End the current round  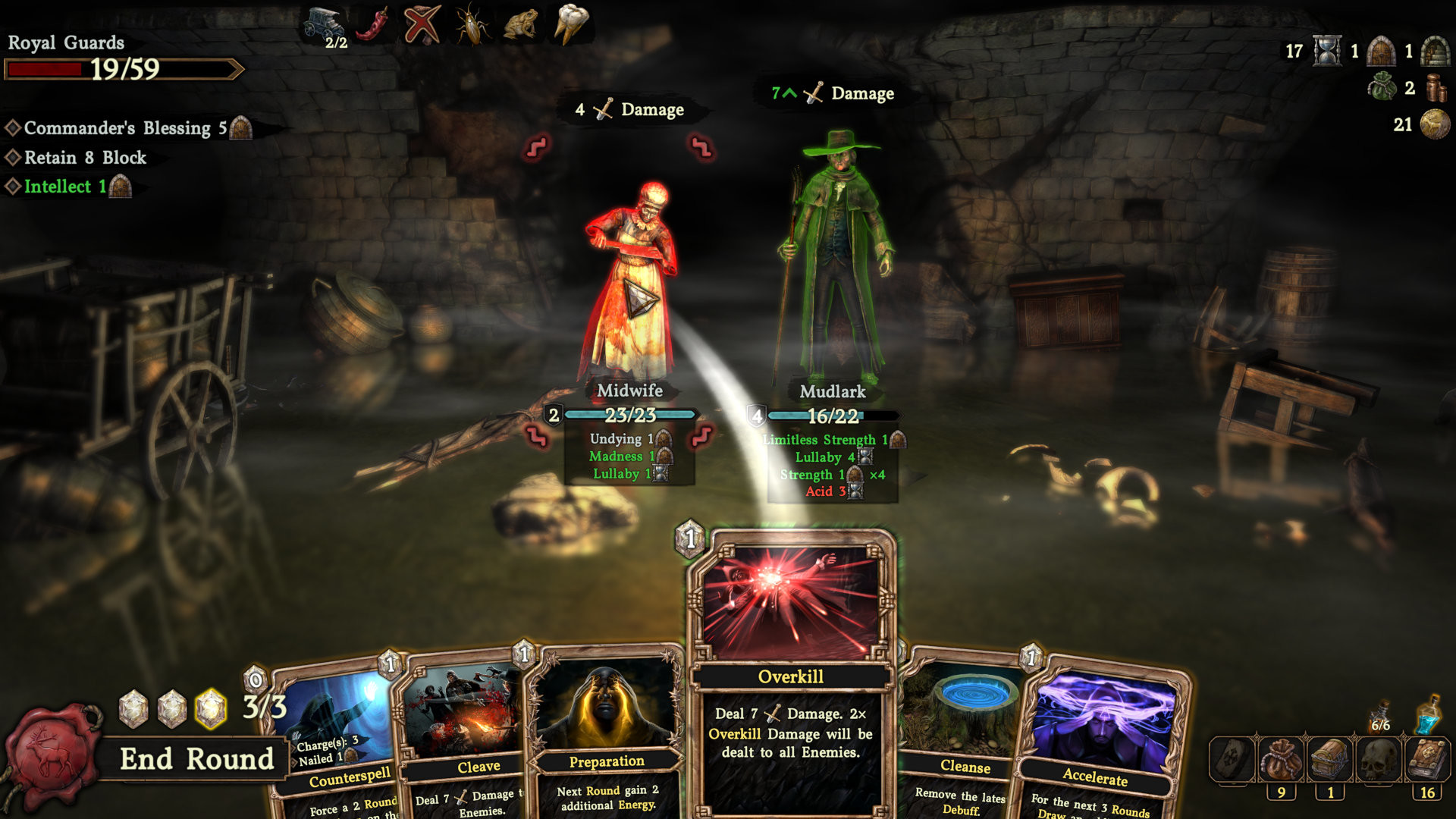[x=196, y=758]
